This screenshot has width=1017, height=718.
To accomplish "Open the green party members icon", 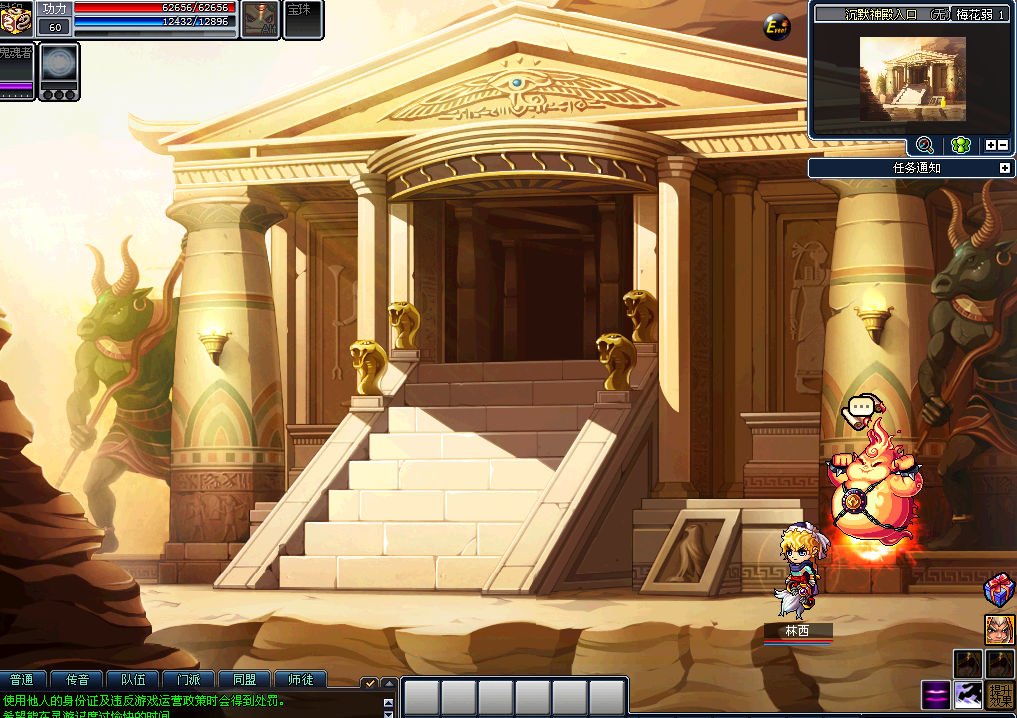I will tap(960, 145).
